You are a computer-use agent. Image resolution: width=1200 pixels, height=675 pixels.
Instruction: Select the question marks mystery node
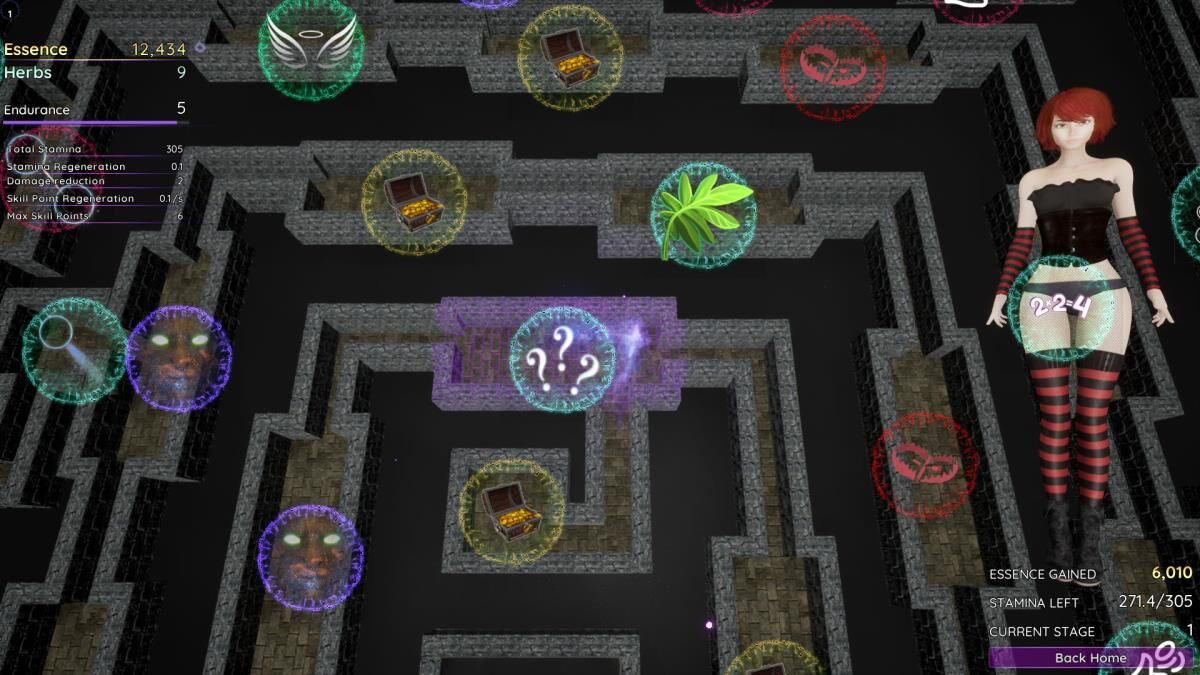(562, 360)
